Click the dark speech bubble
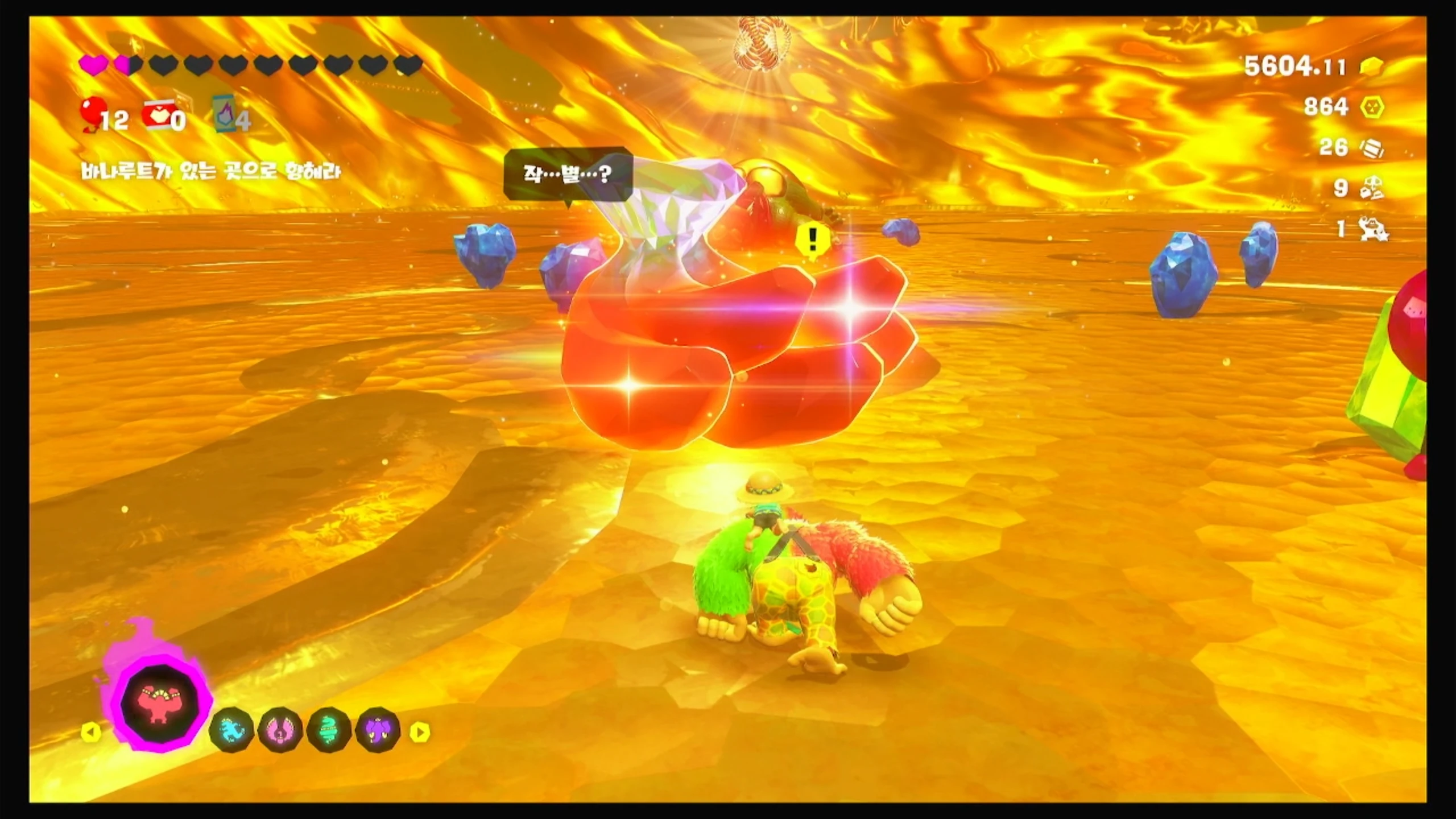Screen dimensions: 1456x819 568,174
